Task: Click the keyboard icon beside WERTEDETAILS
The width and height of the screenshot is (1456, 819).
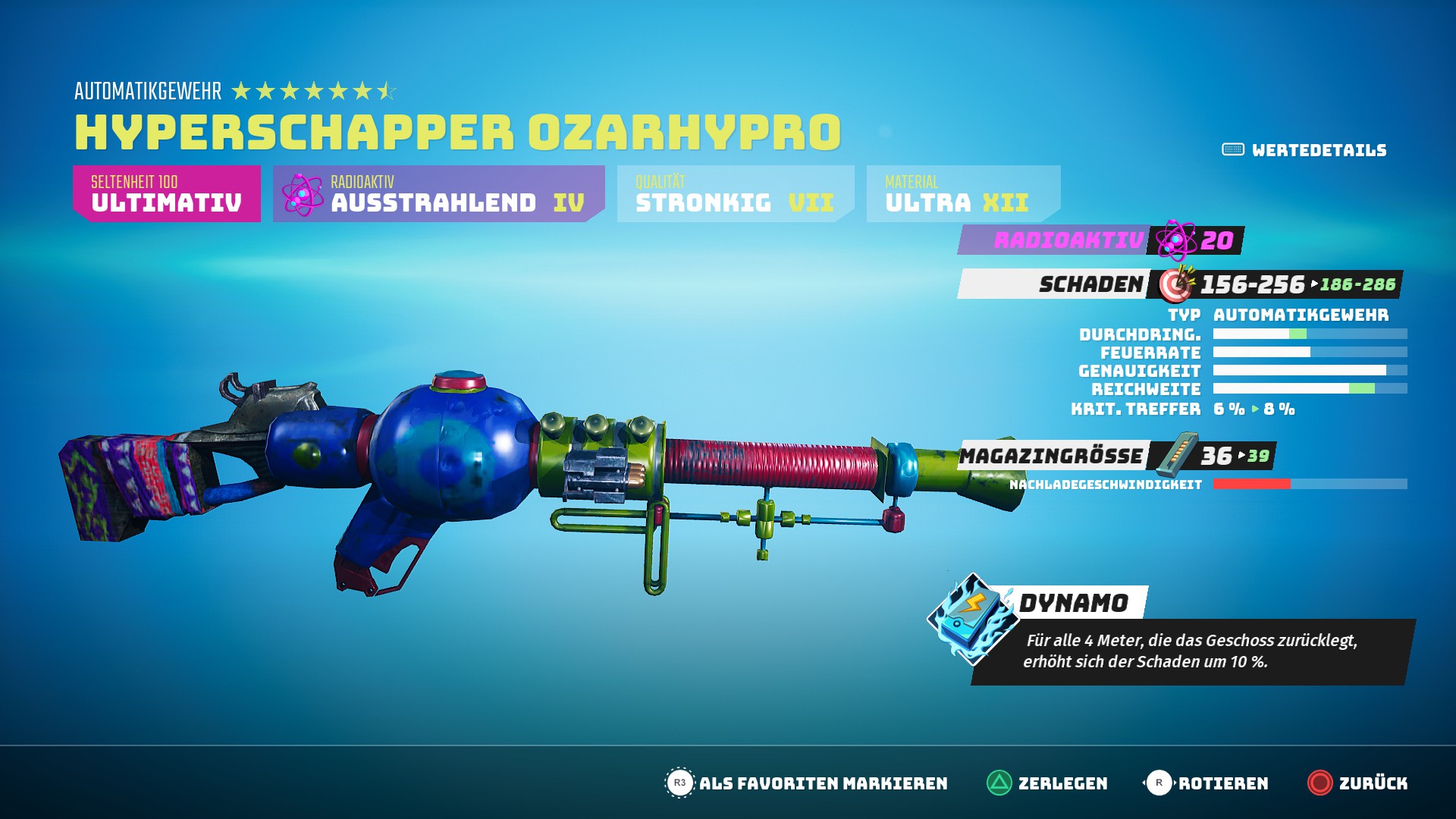Action: click(x=1233, y=149)
